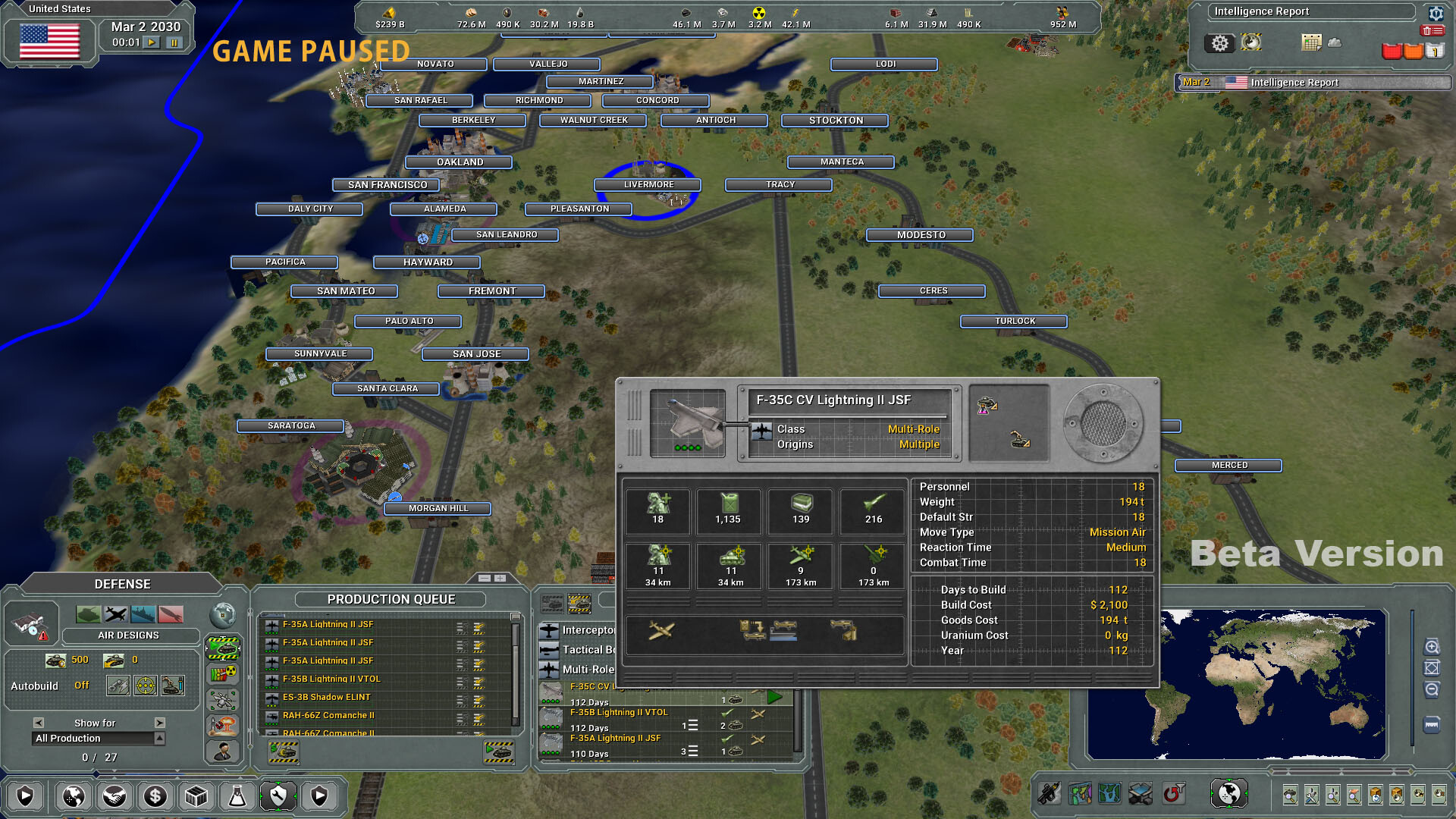The width and height of the screenshot is (1456, 819).
Task: Open the naval designs category icon
Action: 143,614
